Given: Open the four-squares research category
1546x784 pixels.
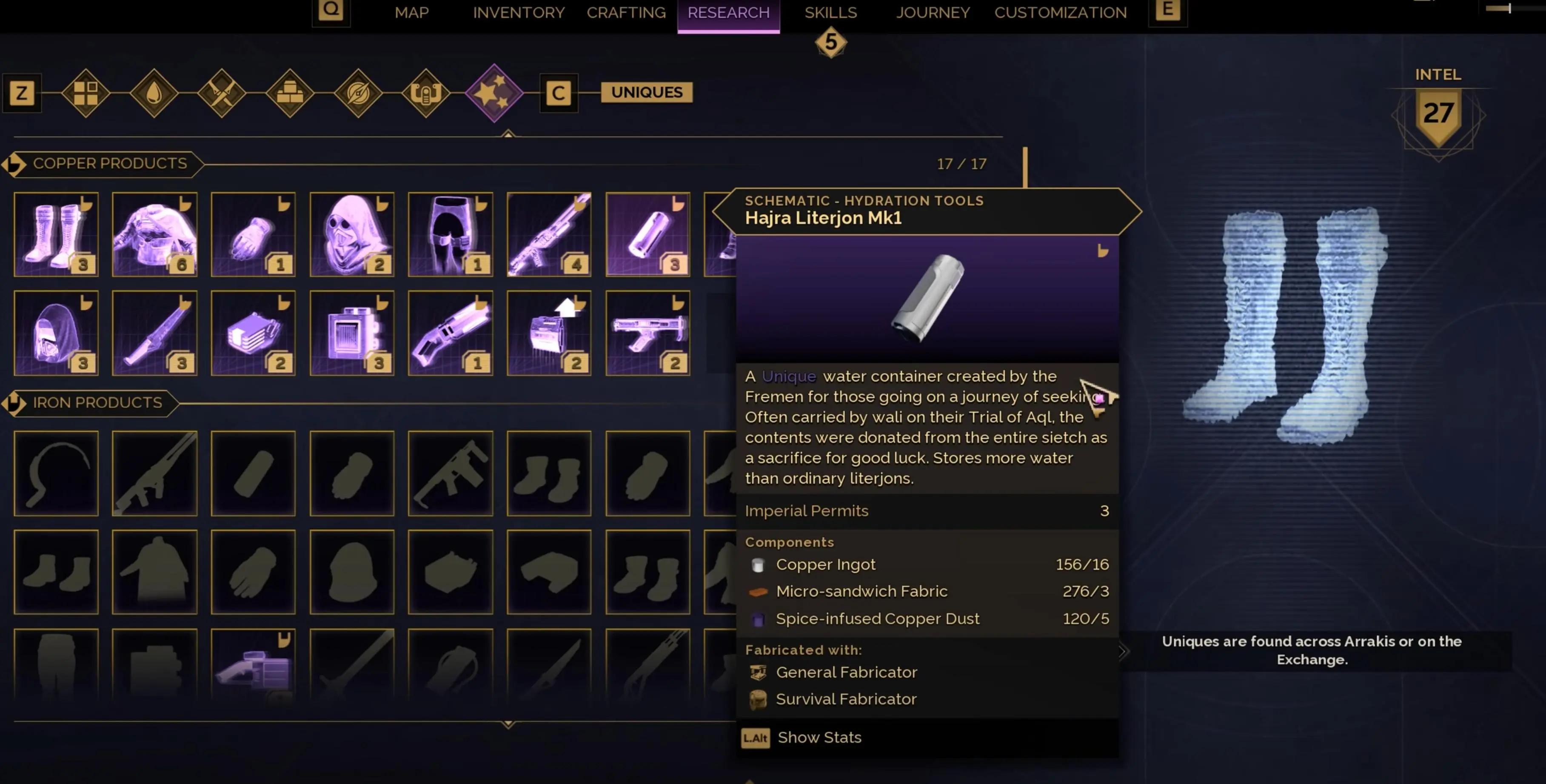Looking at the screenshot, I should click(x=85, y=93).
